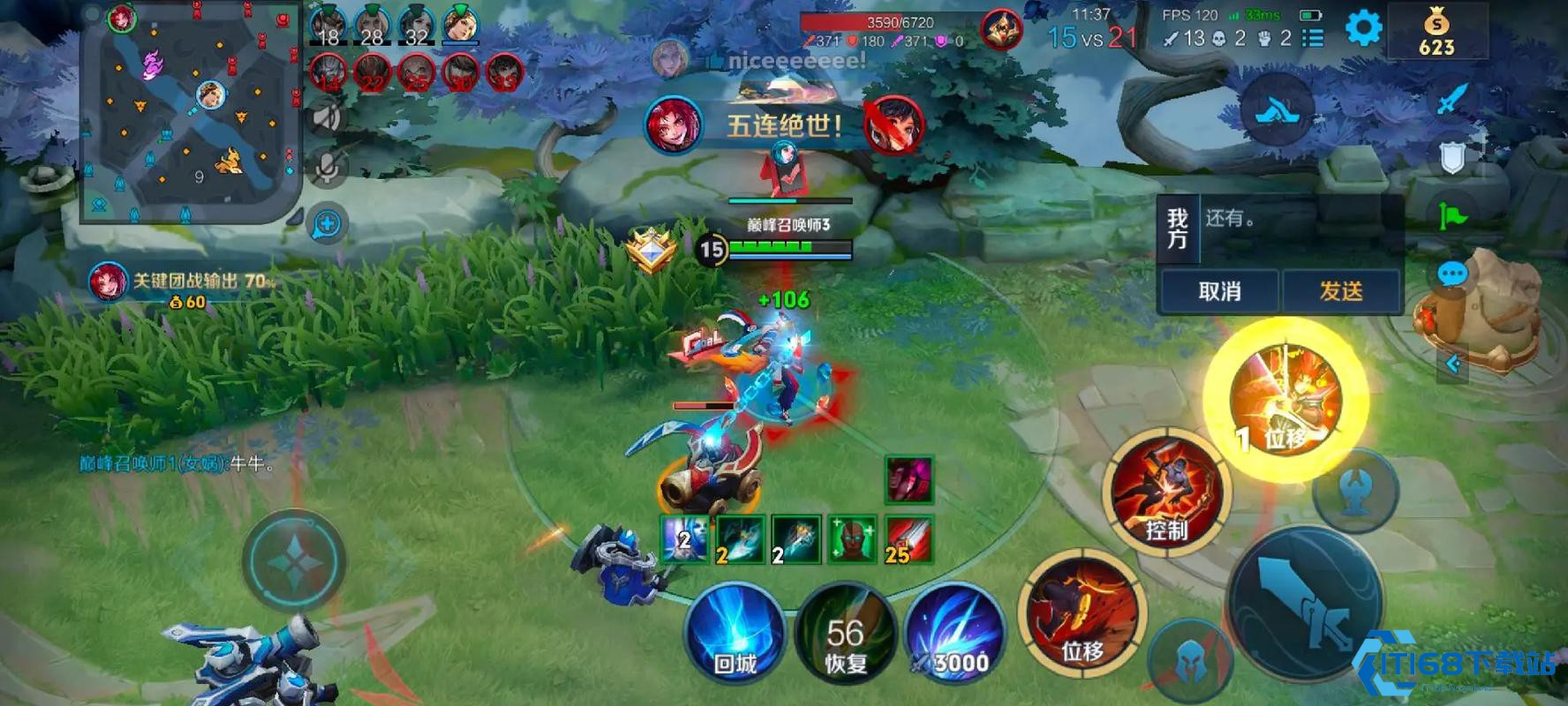The image size is (1568, 706).
Task: Click the minimap magnifier zoom button
Action: point(327,224)
